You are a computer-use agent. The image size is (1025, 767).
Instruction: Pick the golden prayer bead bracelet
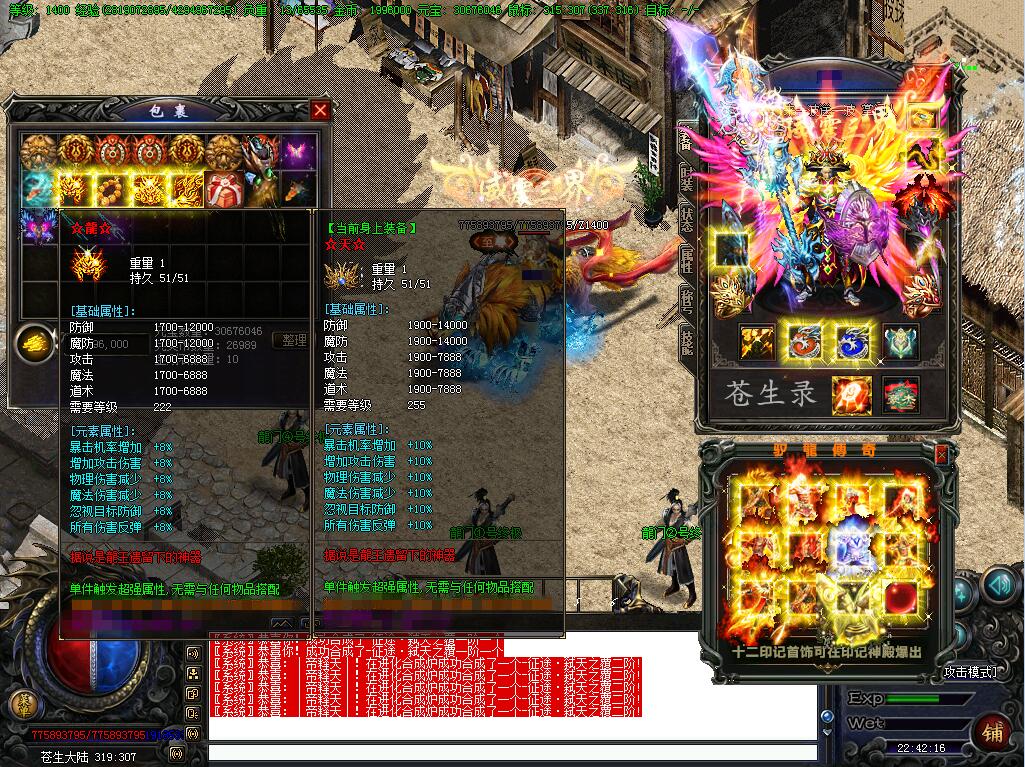111,188
